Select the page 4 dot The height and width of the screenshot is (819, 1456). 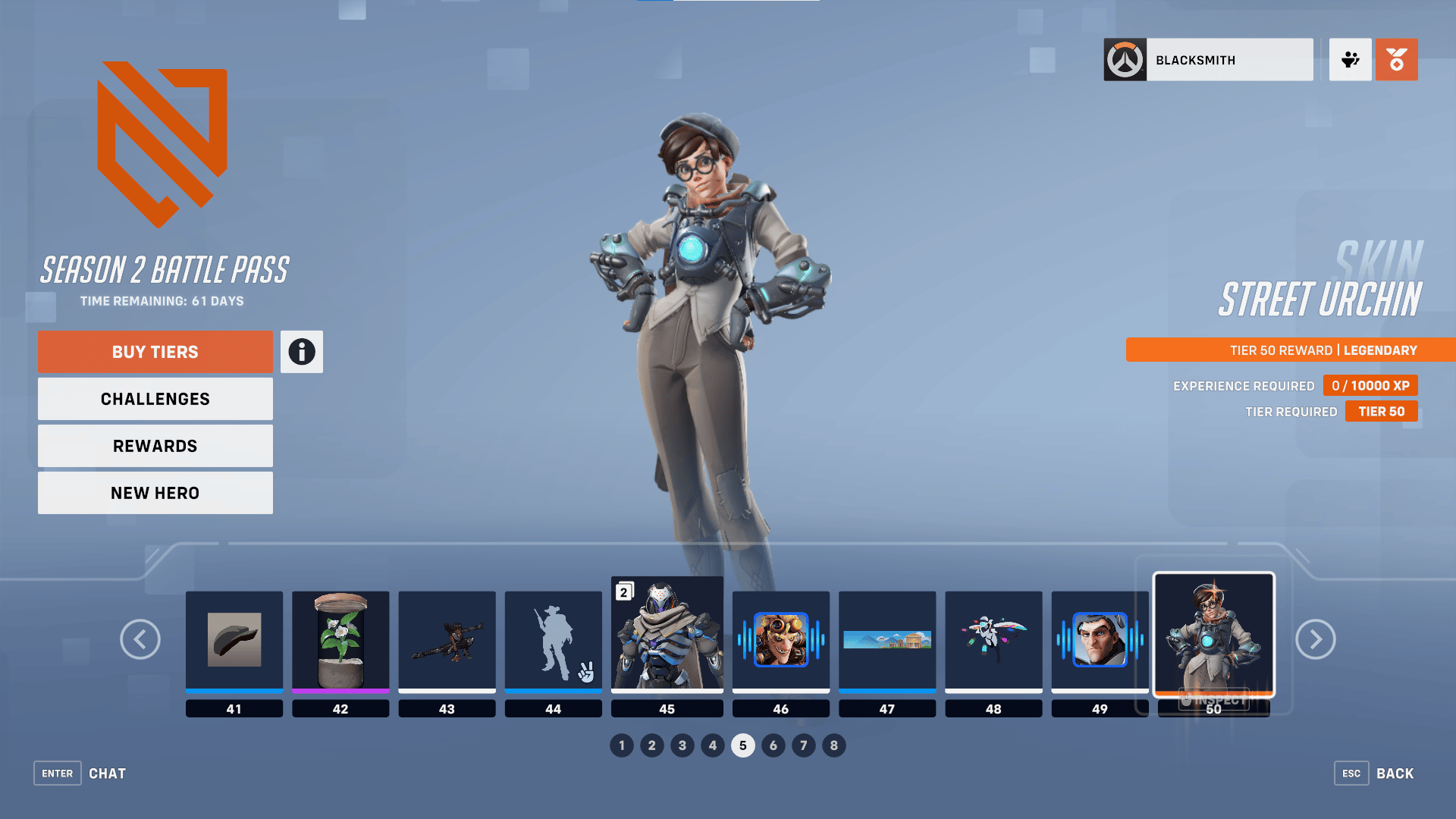pos(713,745)
